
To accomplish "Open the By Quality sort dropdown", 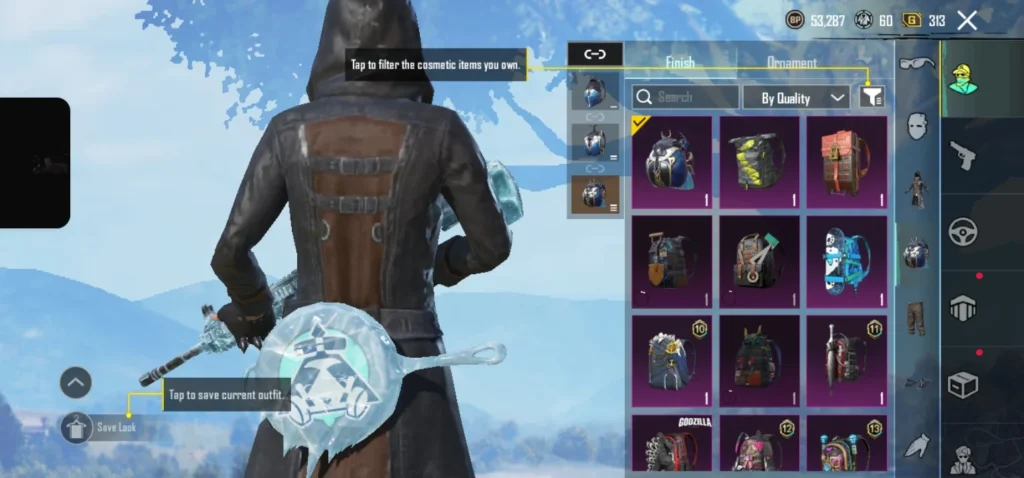I will point(797,97).
